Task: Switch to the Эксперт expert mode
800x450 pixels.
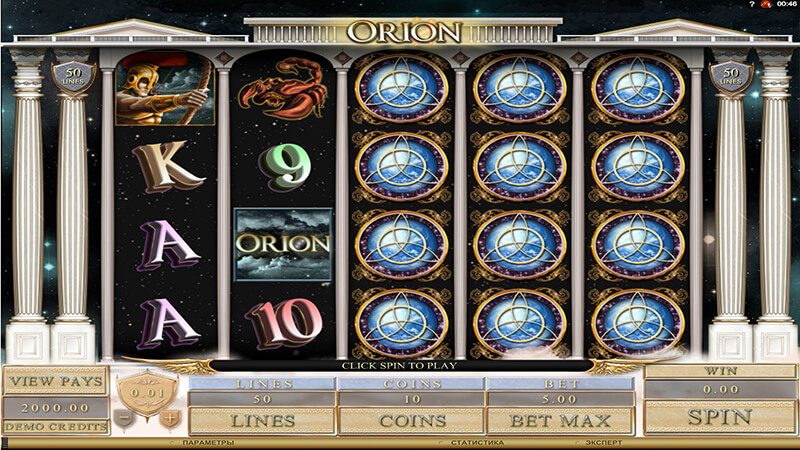Action: (604, 442)
